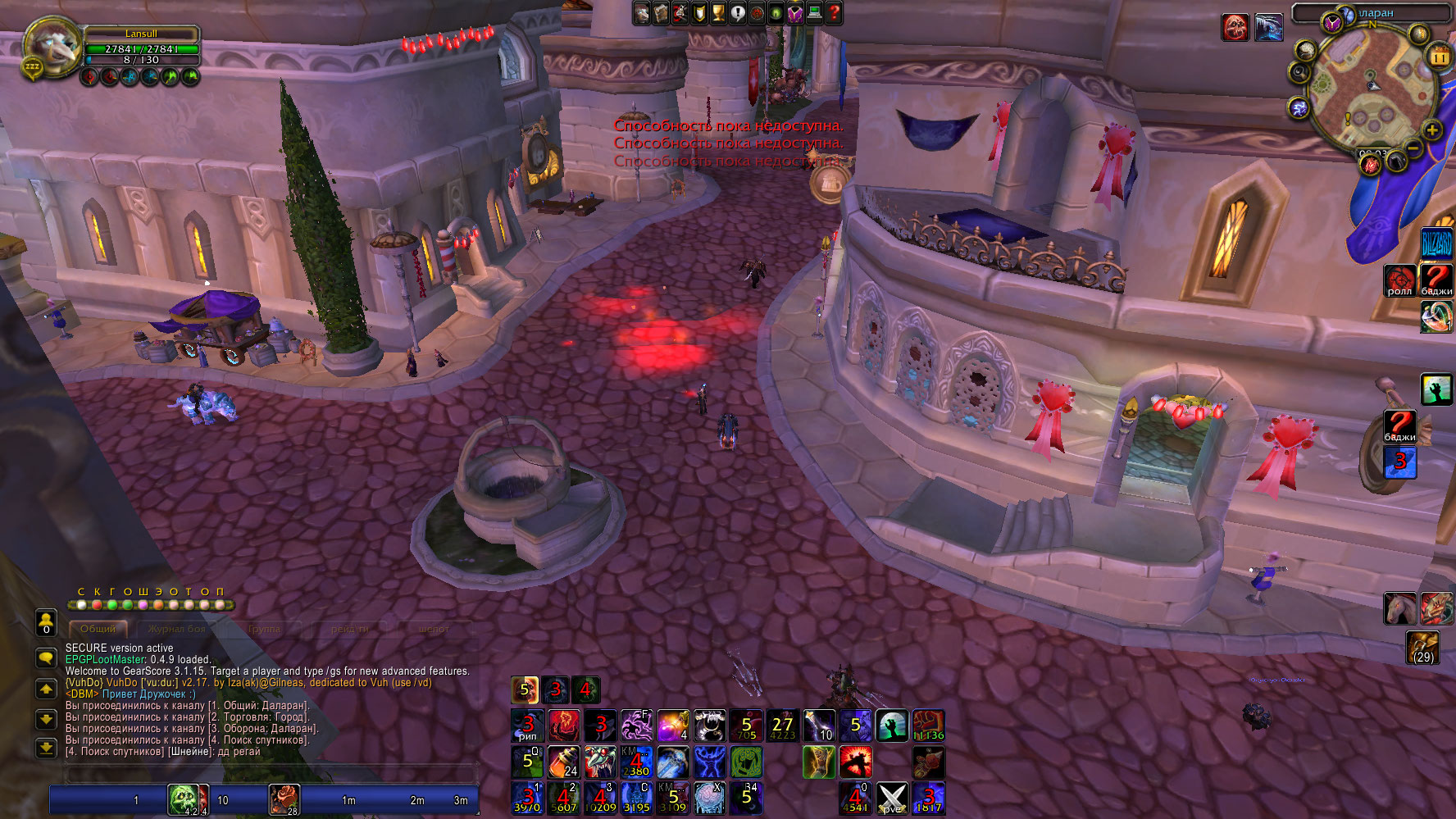Use the orange potion with 24 charges
This screenshot has width=1456, height=819.
coord(563,762)
